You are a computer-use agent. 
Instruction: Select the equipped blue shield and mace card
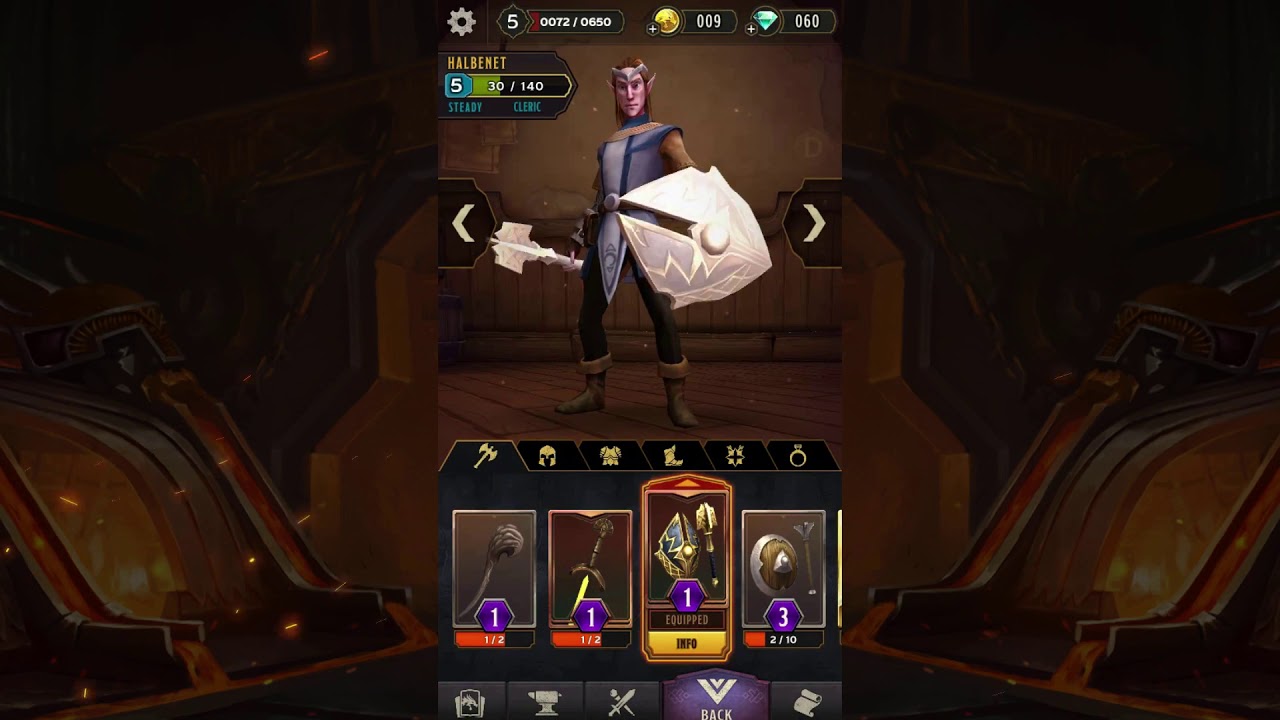click(687, 550)
